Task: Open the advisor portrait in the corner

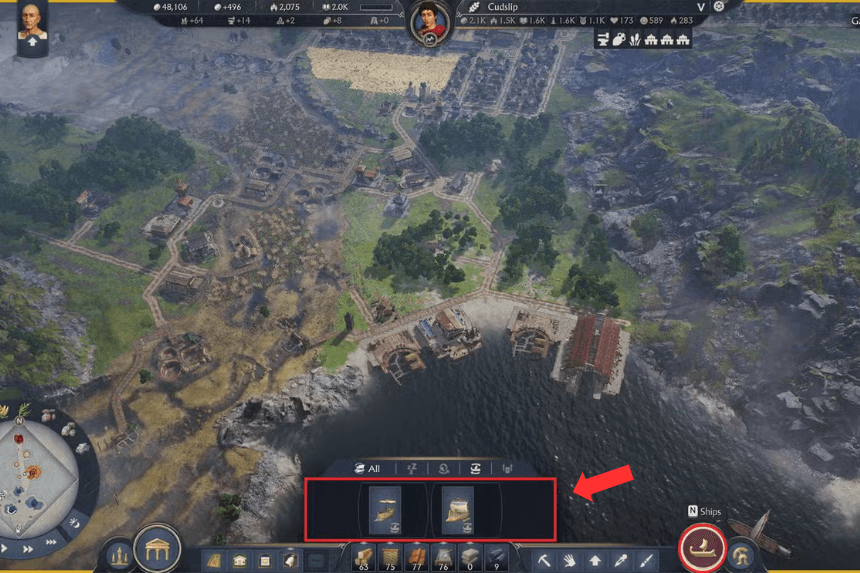Action: pyautogui.click(x=32, y=24)
